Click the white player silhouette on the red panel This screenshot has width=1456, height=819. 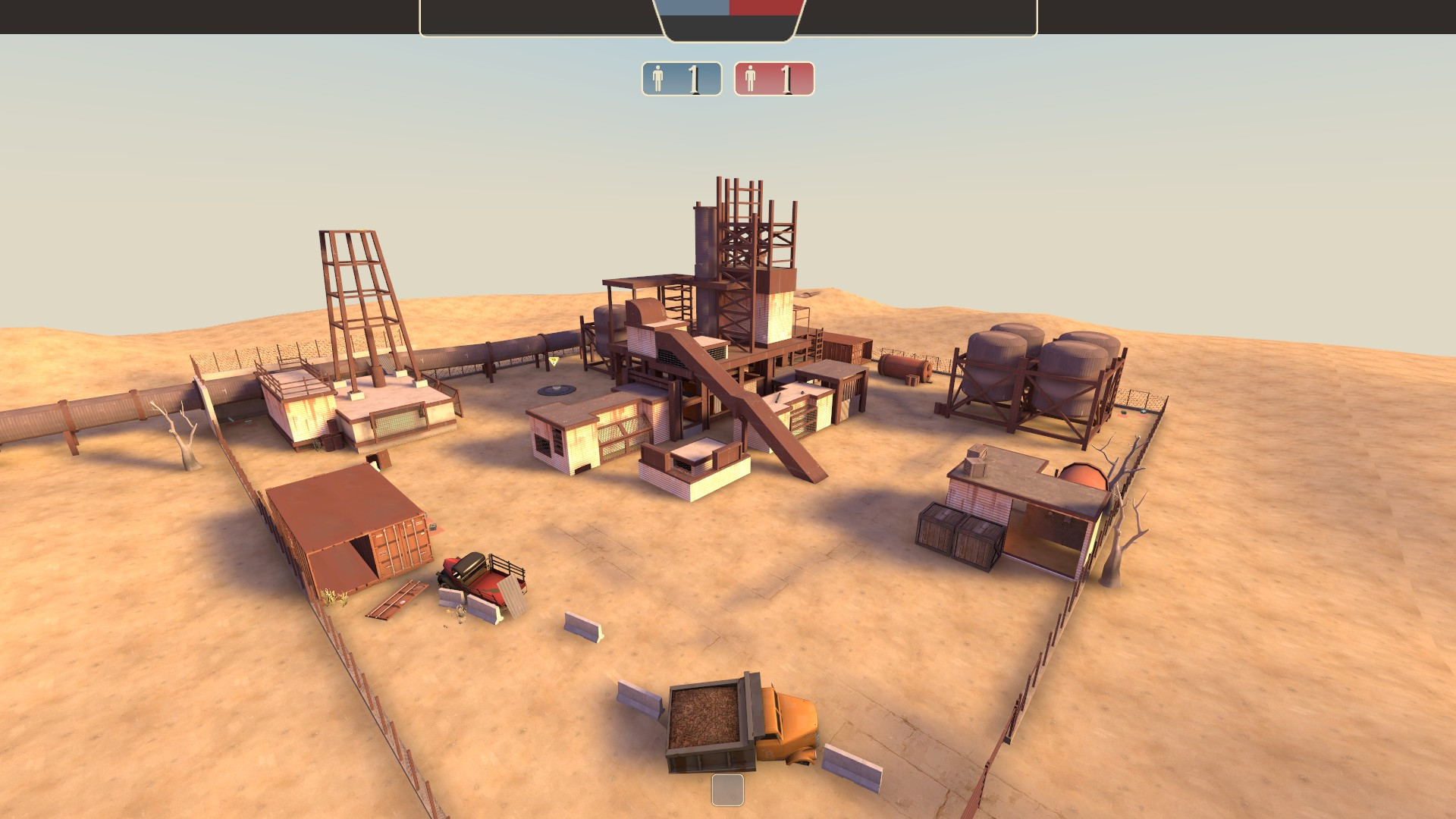(x=752, y=78)
